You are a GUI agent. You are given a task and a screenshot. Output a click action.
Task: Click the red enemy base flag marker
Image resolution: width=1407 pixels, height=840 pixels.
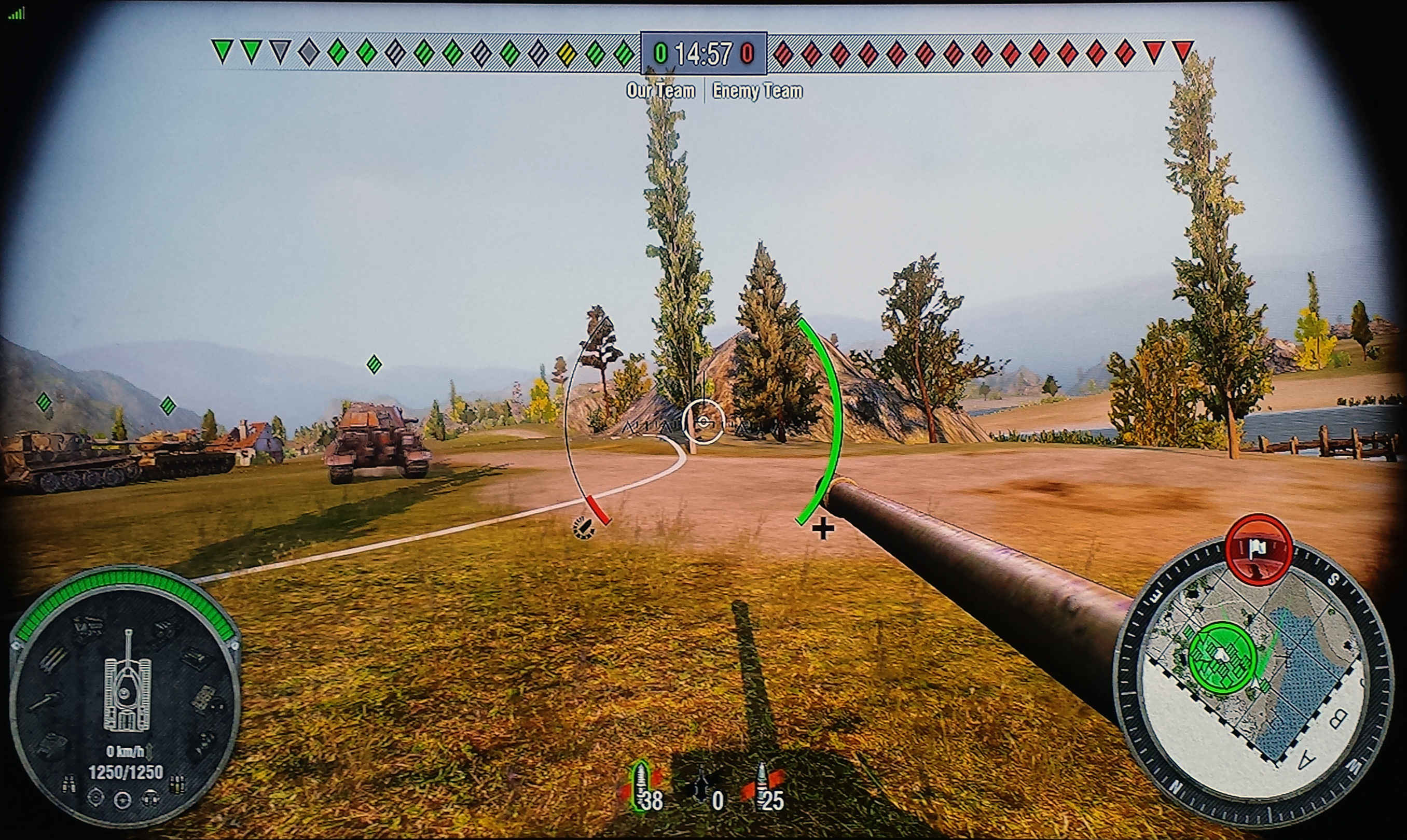tap(1258, 549)
